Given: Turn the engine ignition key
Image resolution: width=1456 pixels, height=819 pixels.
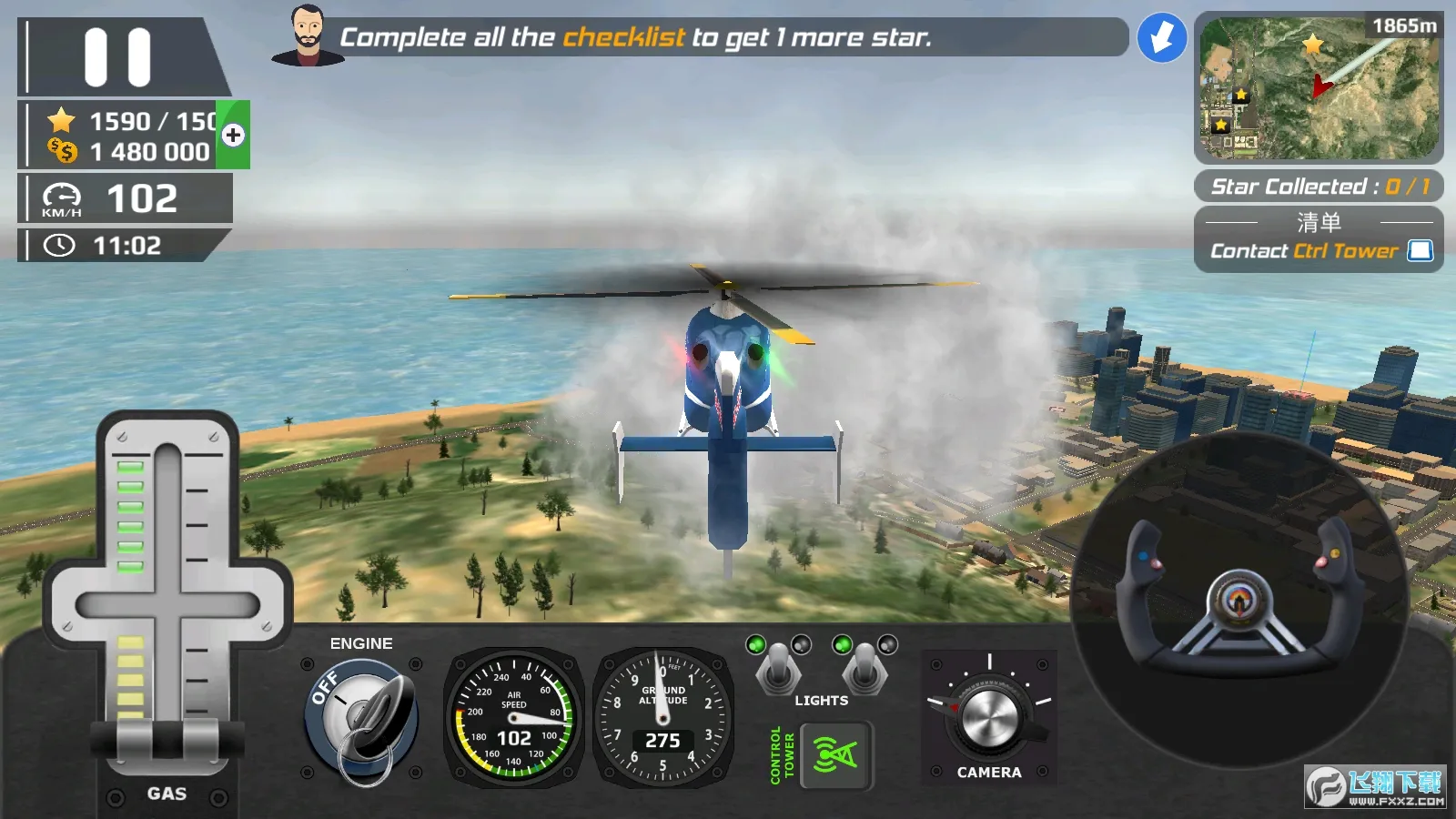Looking at the screenshot, I should coord(362,721).
